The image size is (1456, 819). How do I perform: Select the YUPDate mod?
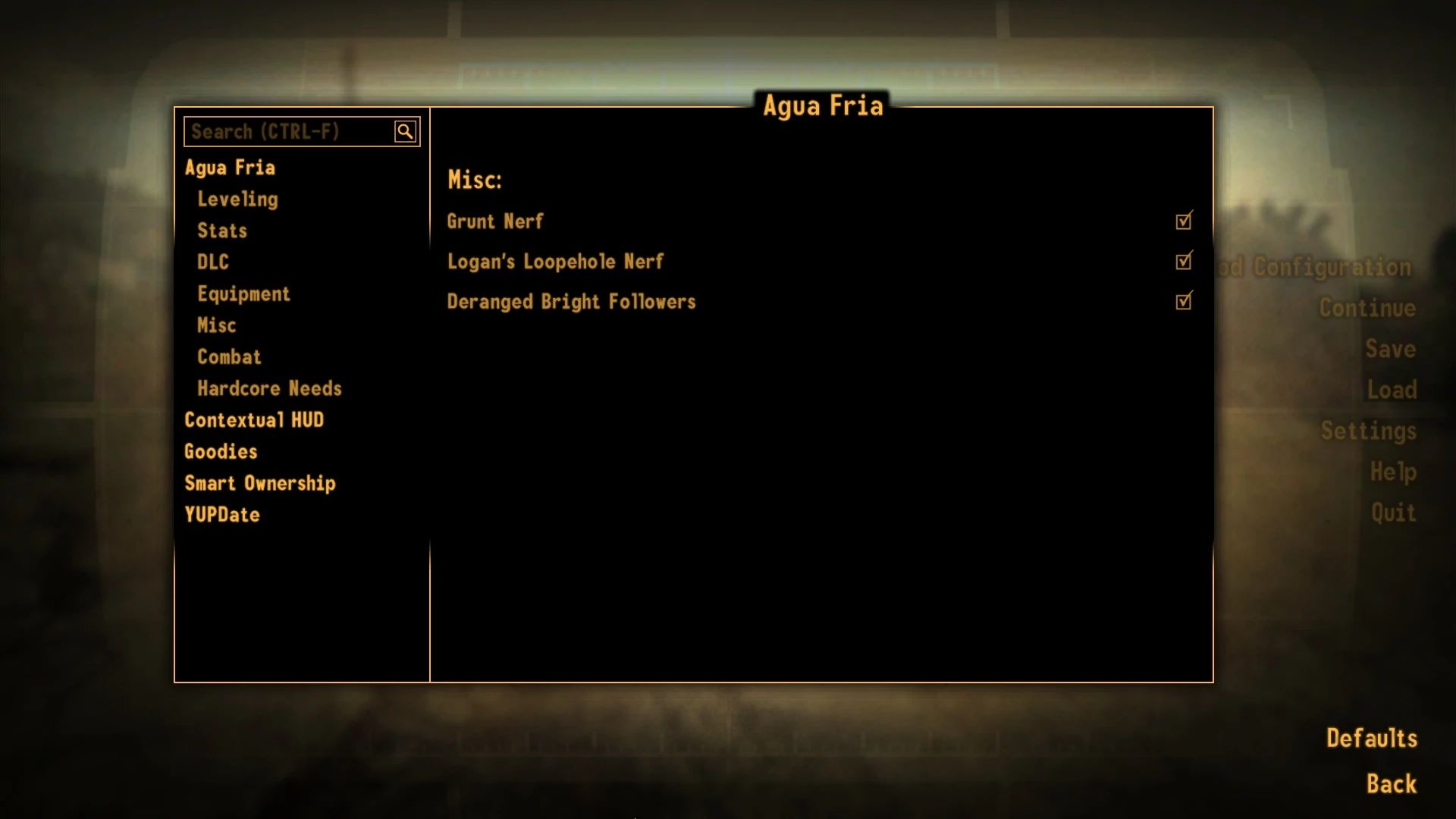click(222, 514)
